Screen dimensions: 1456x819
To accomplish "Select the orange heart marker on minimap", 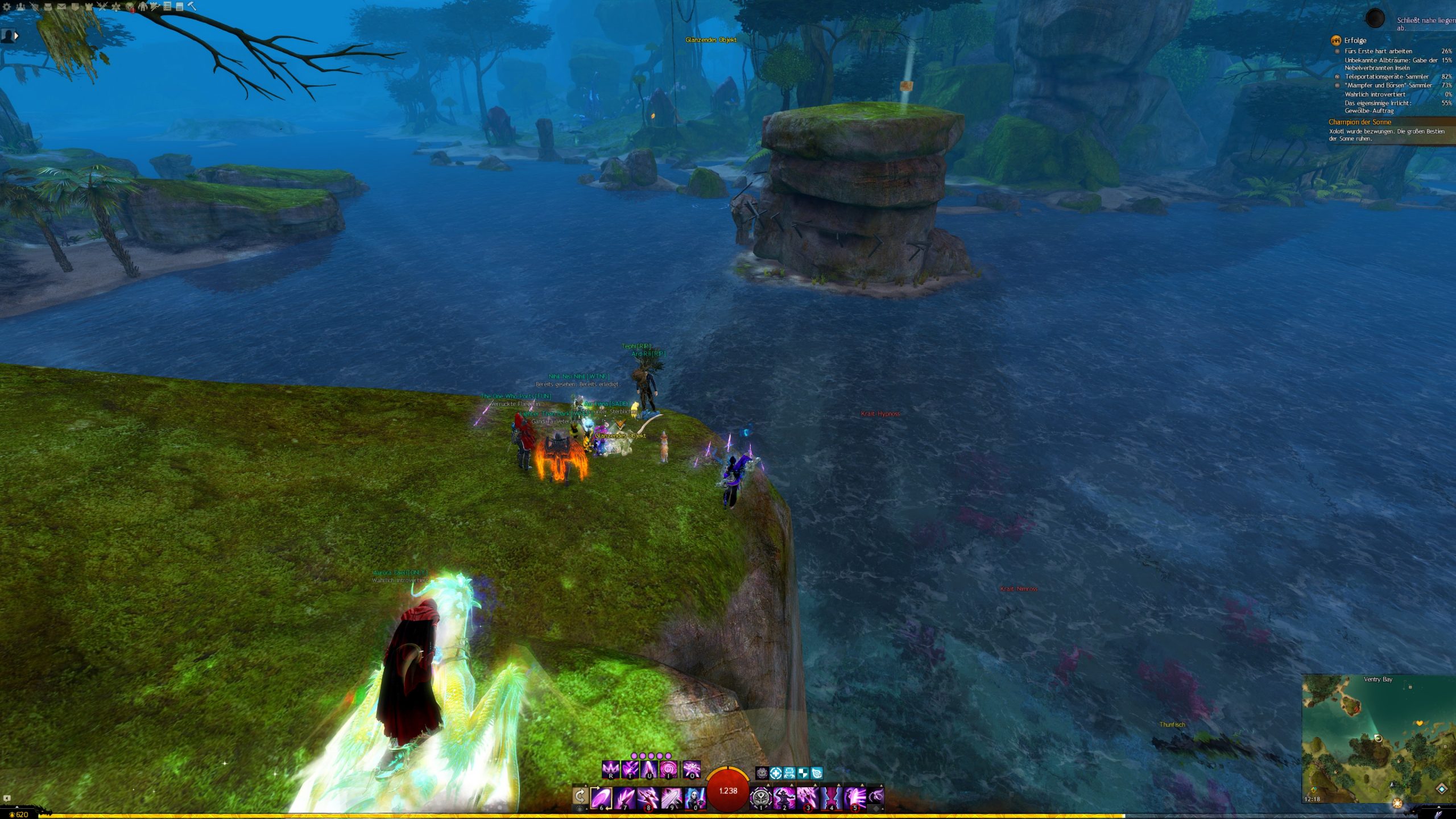I will (x=1420, y=723).
